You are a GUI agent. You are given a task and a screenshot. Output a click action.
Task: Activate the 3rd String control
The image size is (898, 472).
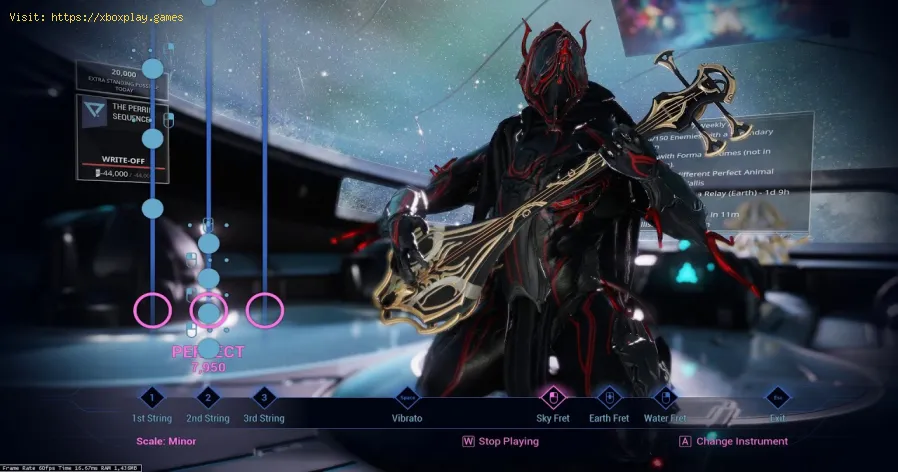[264, 397]
